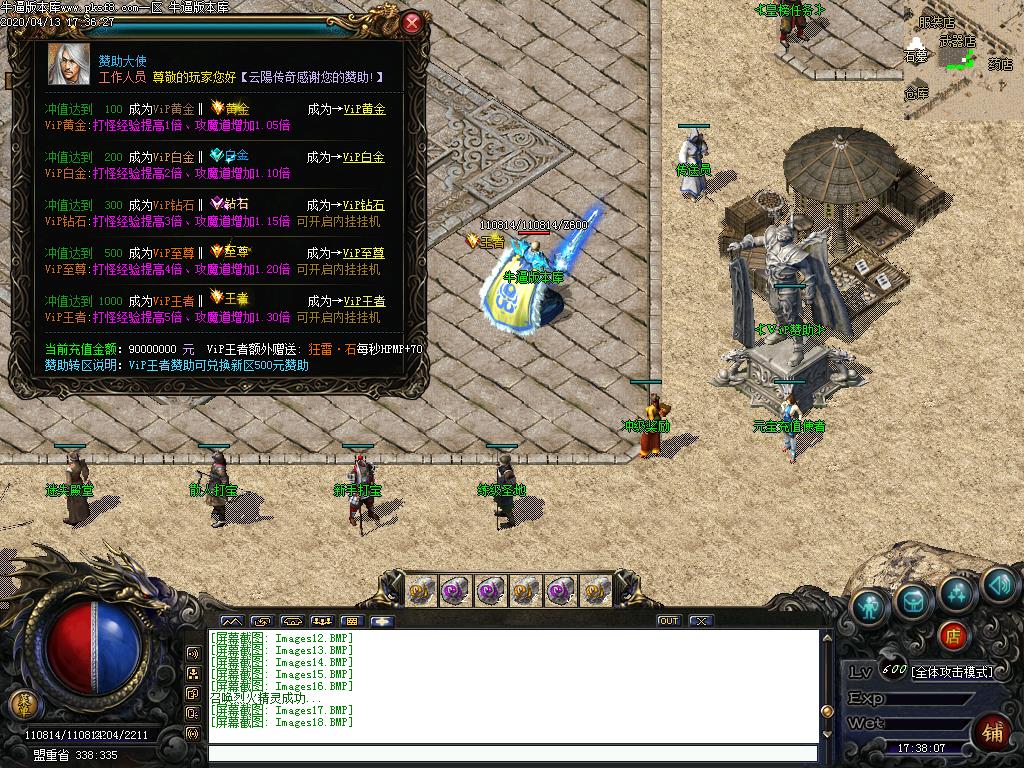Open the skills round icon
The image size is (1024, 768).
coord(956,592)
